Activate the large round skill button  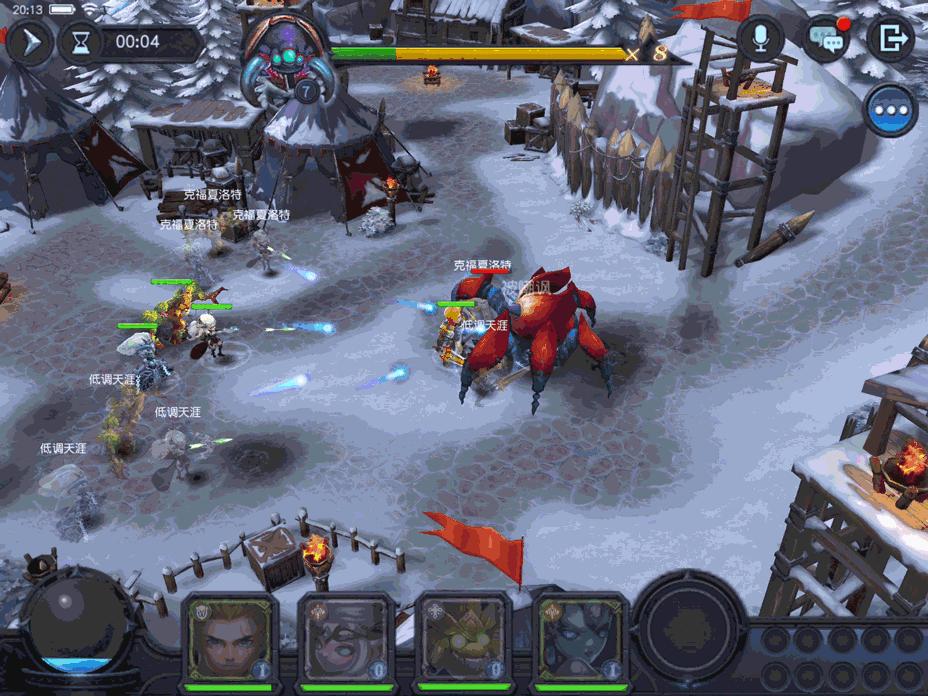pyautogui.click(x=689, y=623)
